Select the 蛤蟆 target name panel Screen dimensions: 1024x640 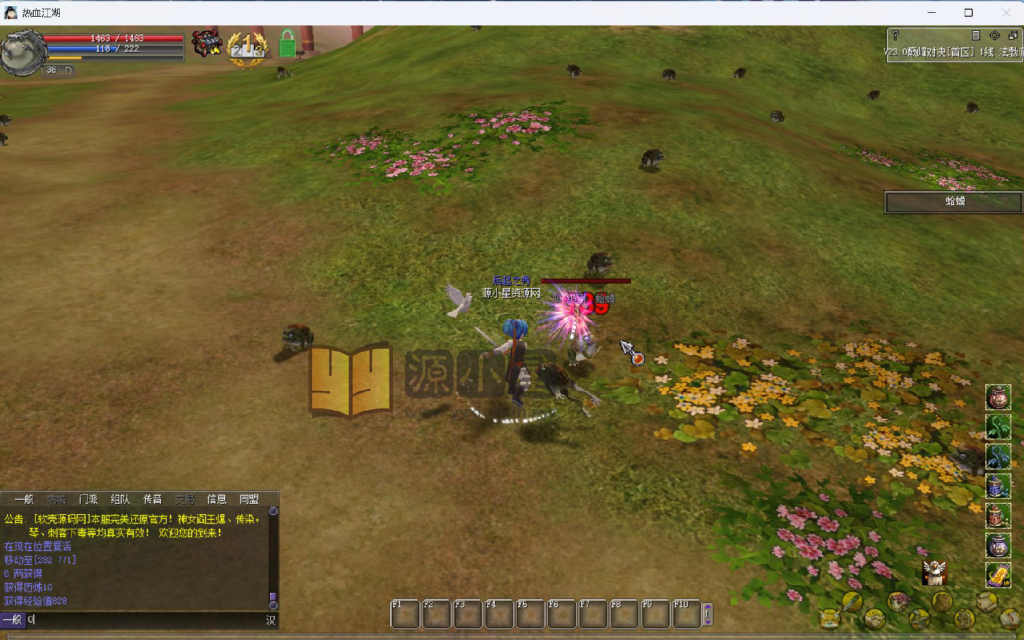tap(953, 202)
